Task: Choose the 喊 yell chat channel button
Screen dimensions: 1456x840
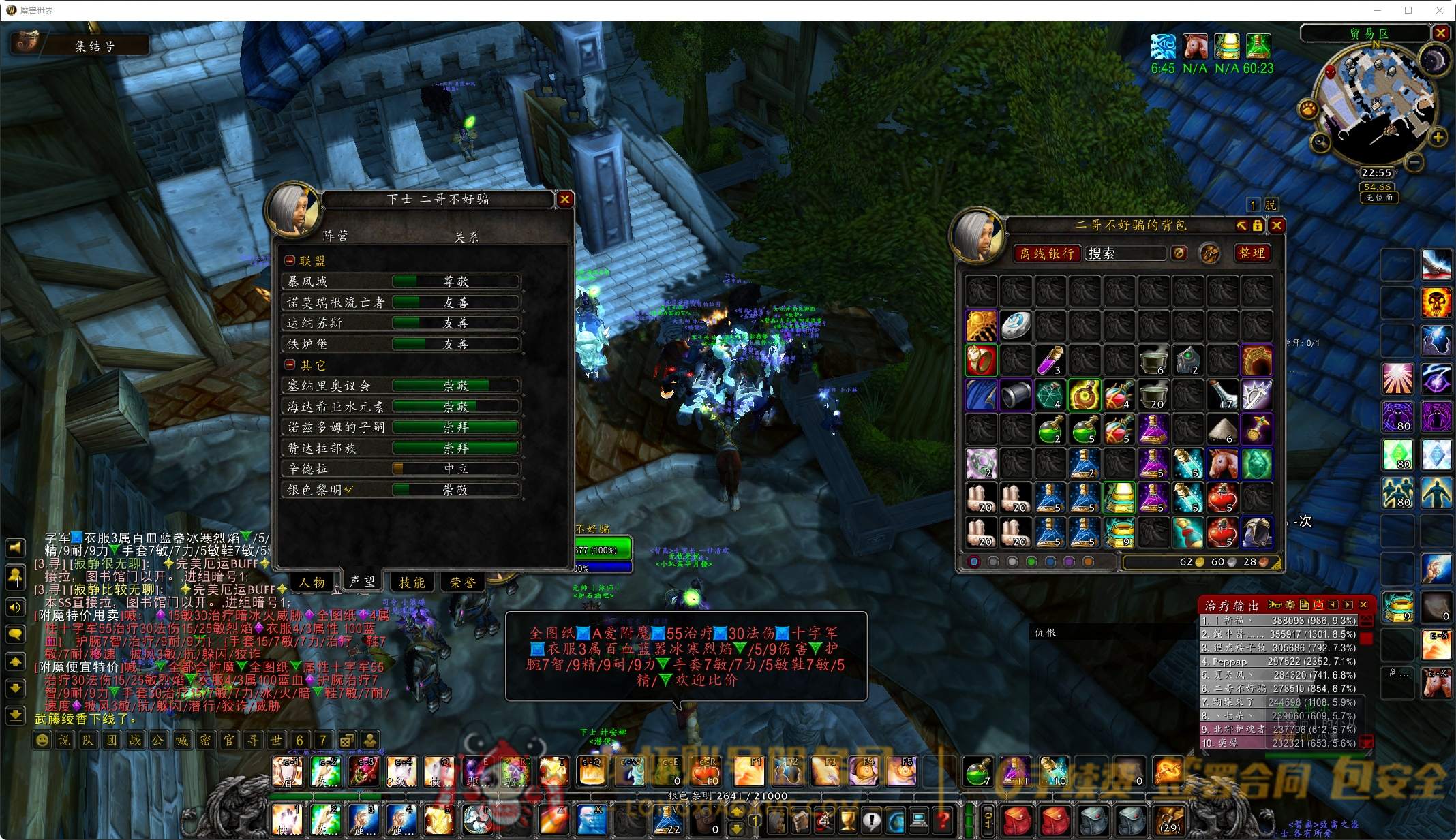Action: click(181, 740)
